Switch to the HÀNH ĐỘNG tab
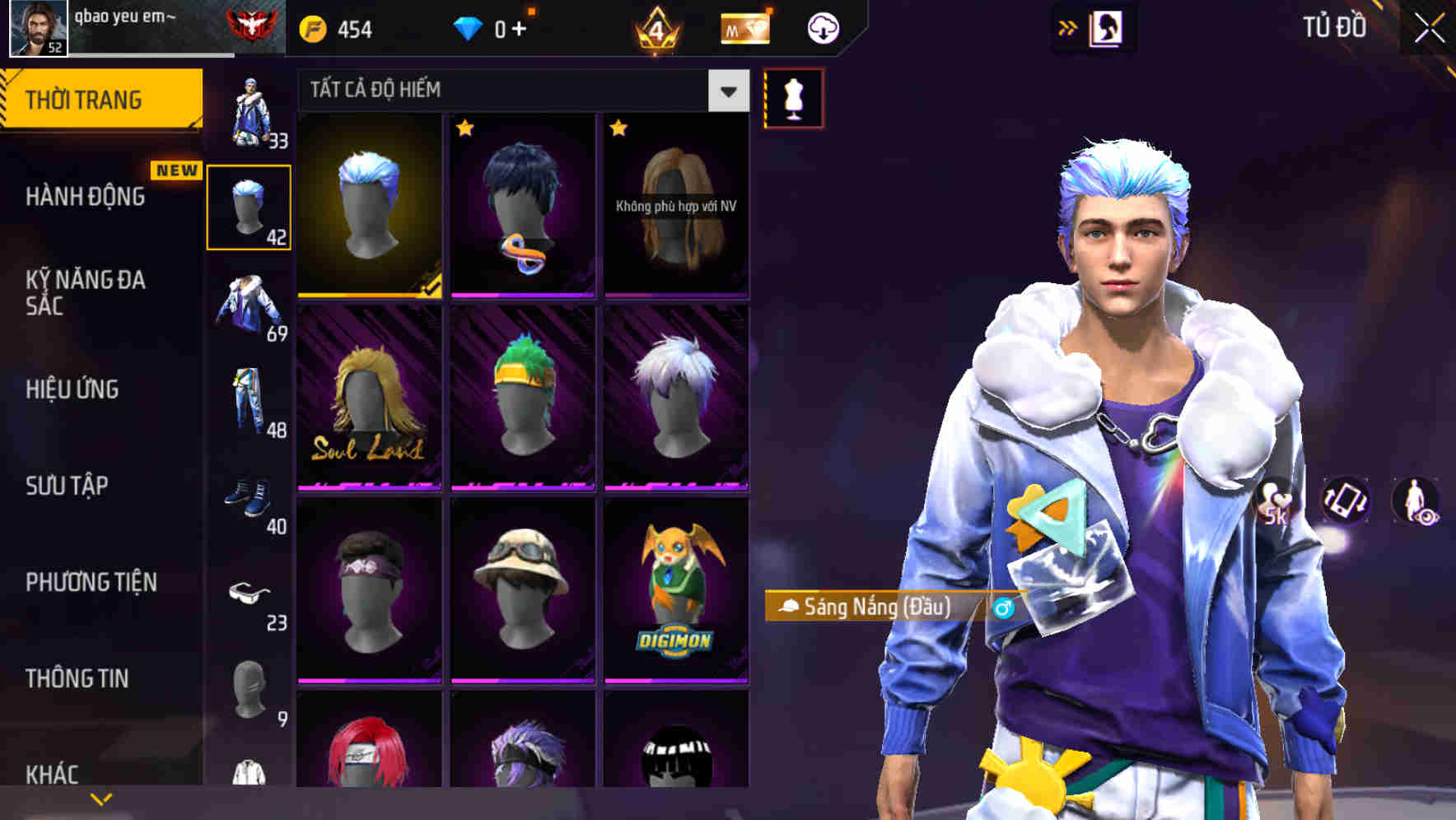1456x820 pixels. coord(85,196)
